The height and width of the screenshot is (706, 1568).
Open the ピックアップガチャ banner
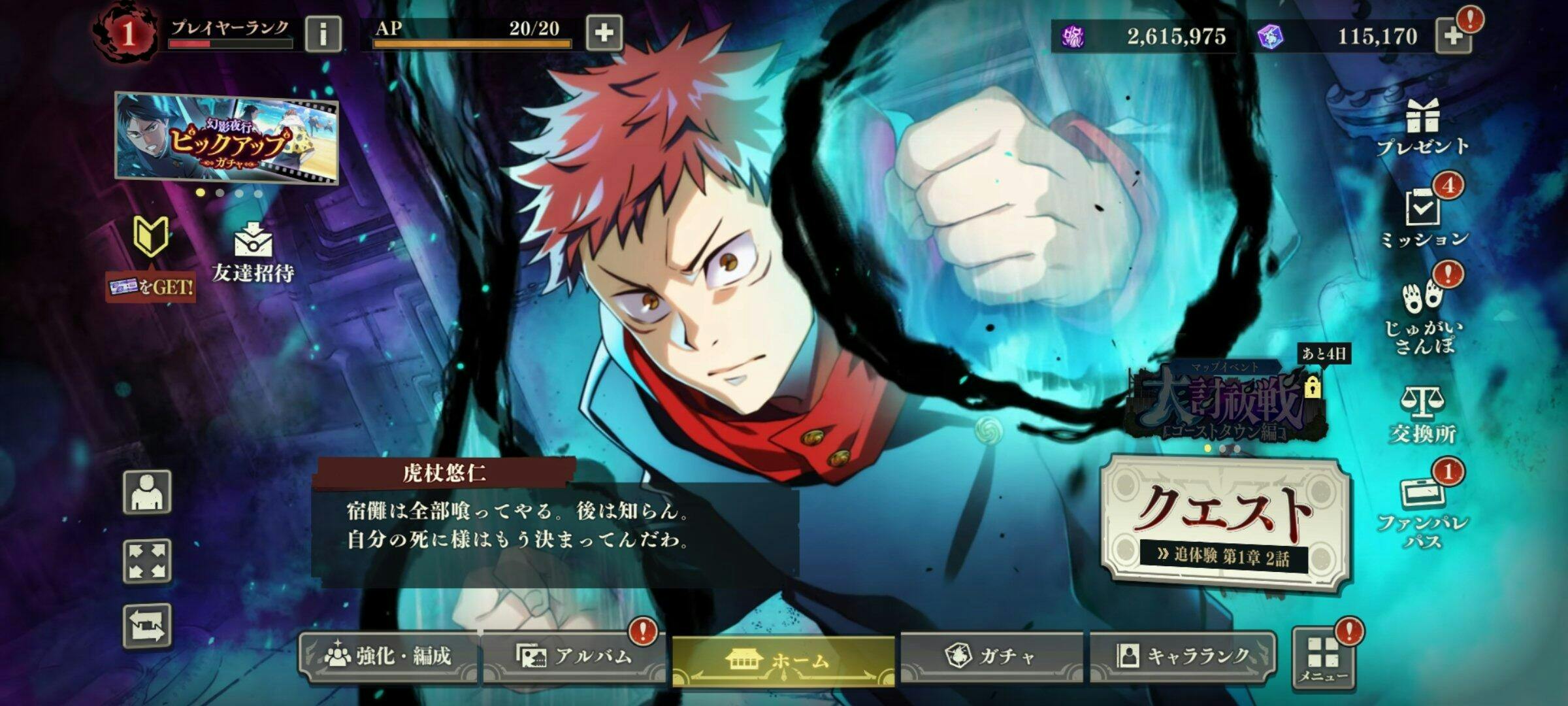click(x=227, y=137)
